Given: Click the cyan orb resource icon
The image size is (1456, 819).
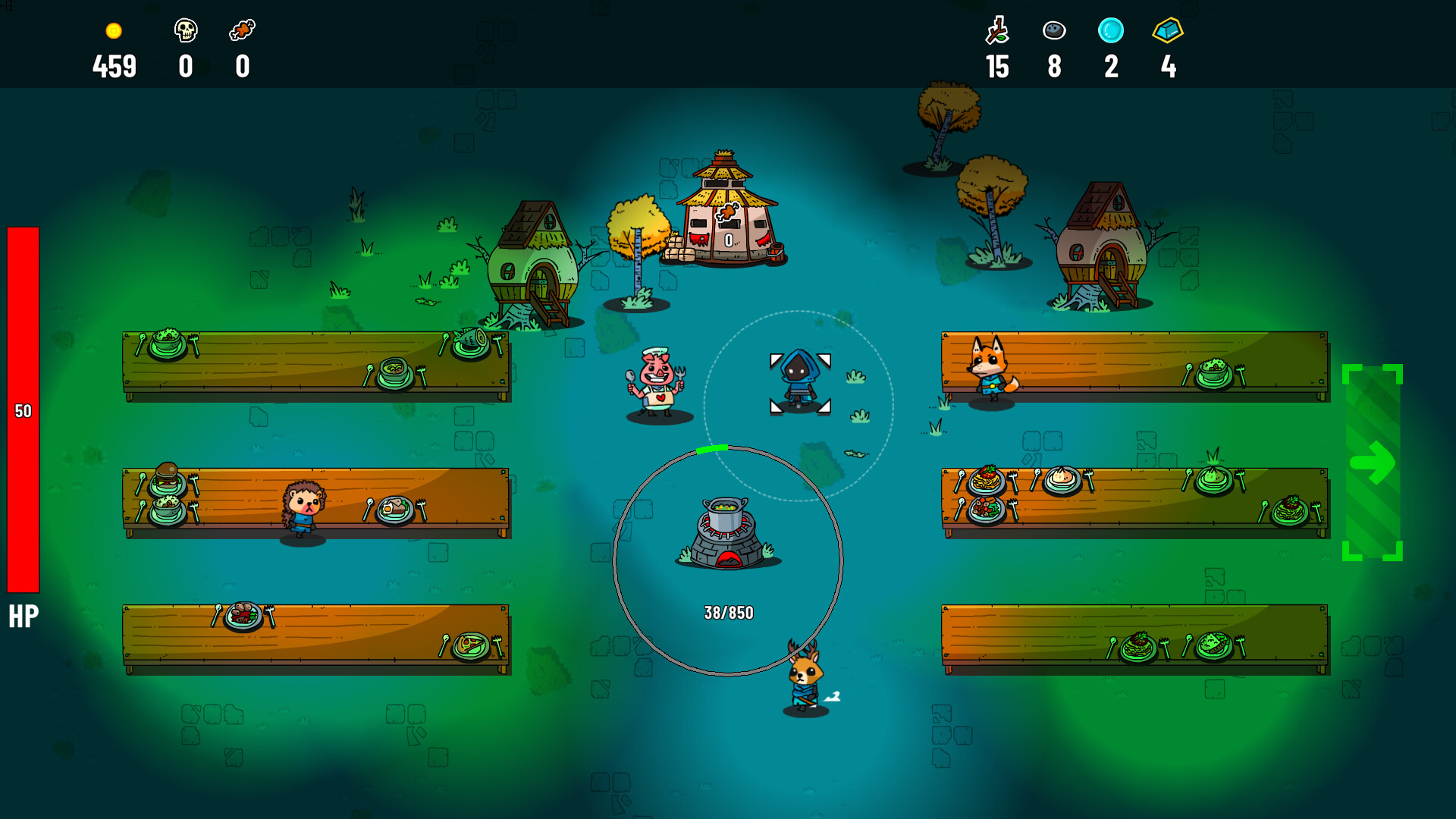Looking at the screenshot, I should coord(1111,30).
